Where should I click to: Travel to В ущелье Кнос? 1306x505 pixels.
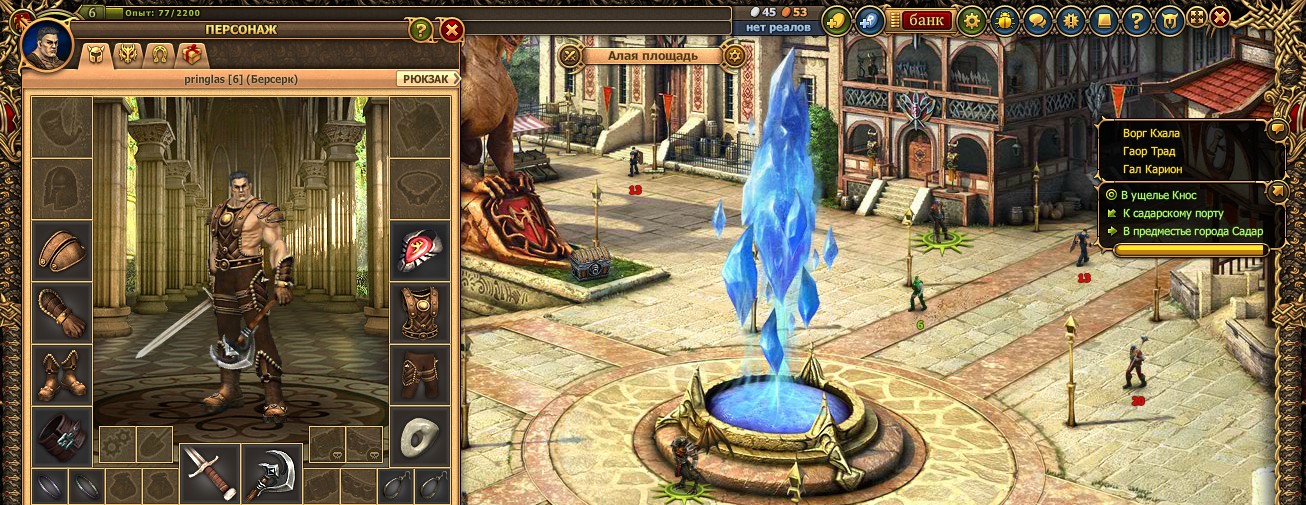[x=1158, y=195]
